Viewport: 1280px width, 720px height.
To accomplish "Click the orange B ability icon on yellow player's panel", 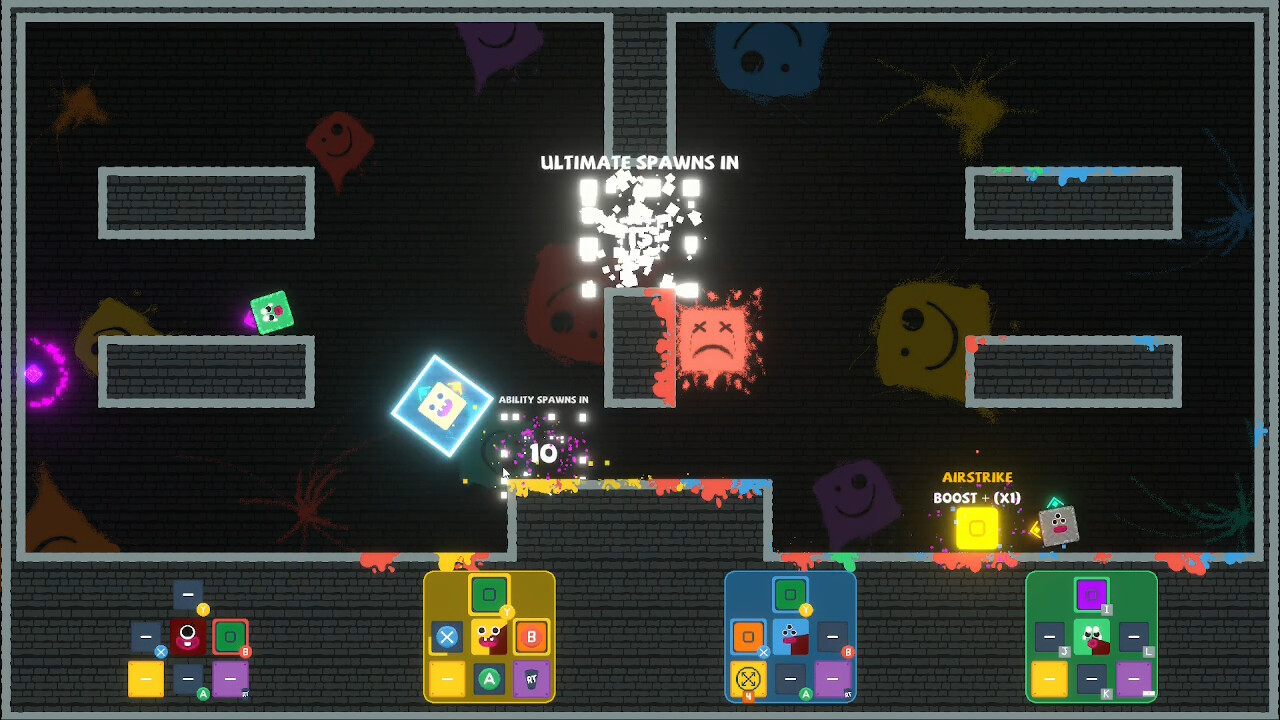I will (x=532, y=637).
